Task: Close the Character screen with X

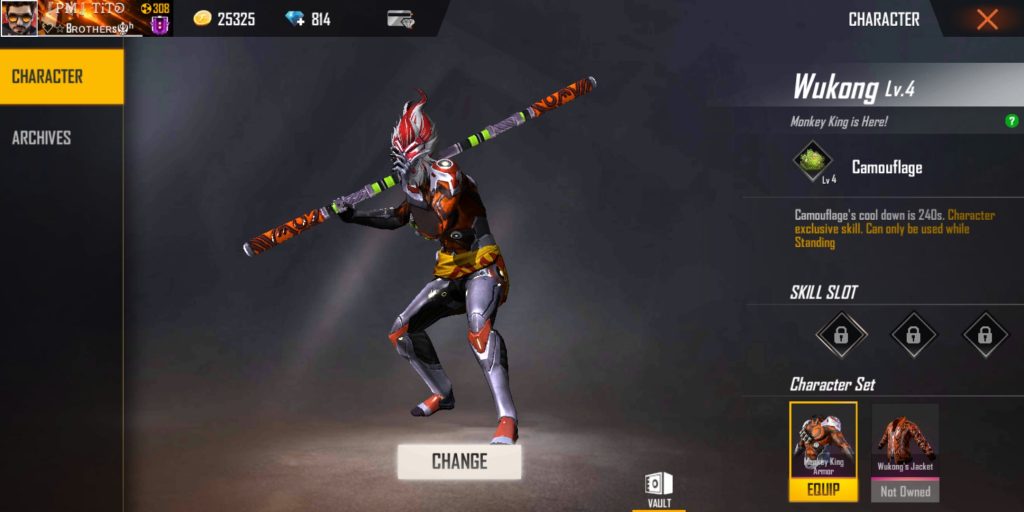Action: [987, 19]
